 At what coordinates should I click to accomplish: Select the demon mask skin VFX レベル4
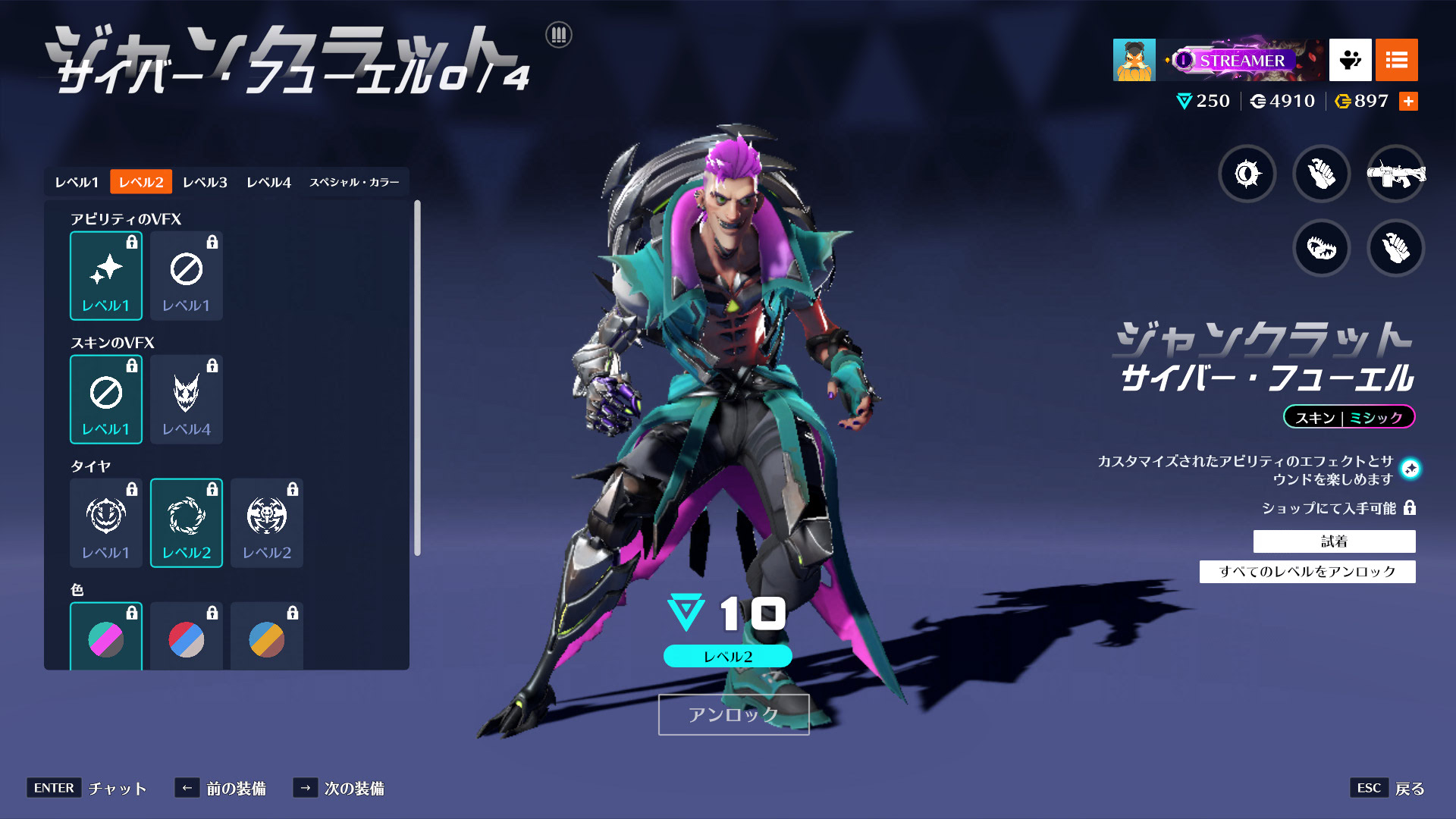187,400
